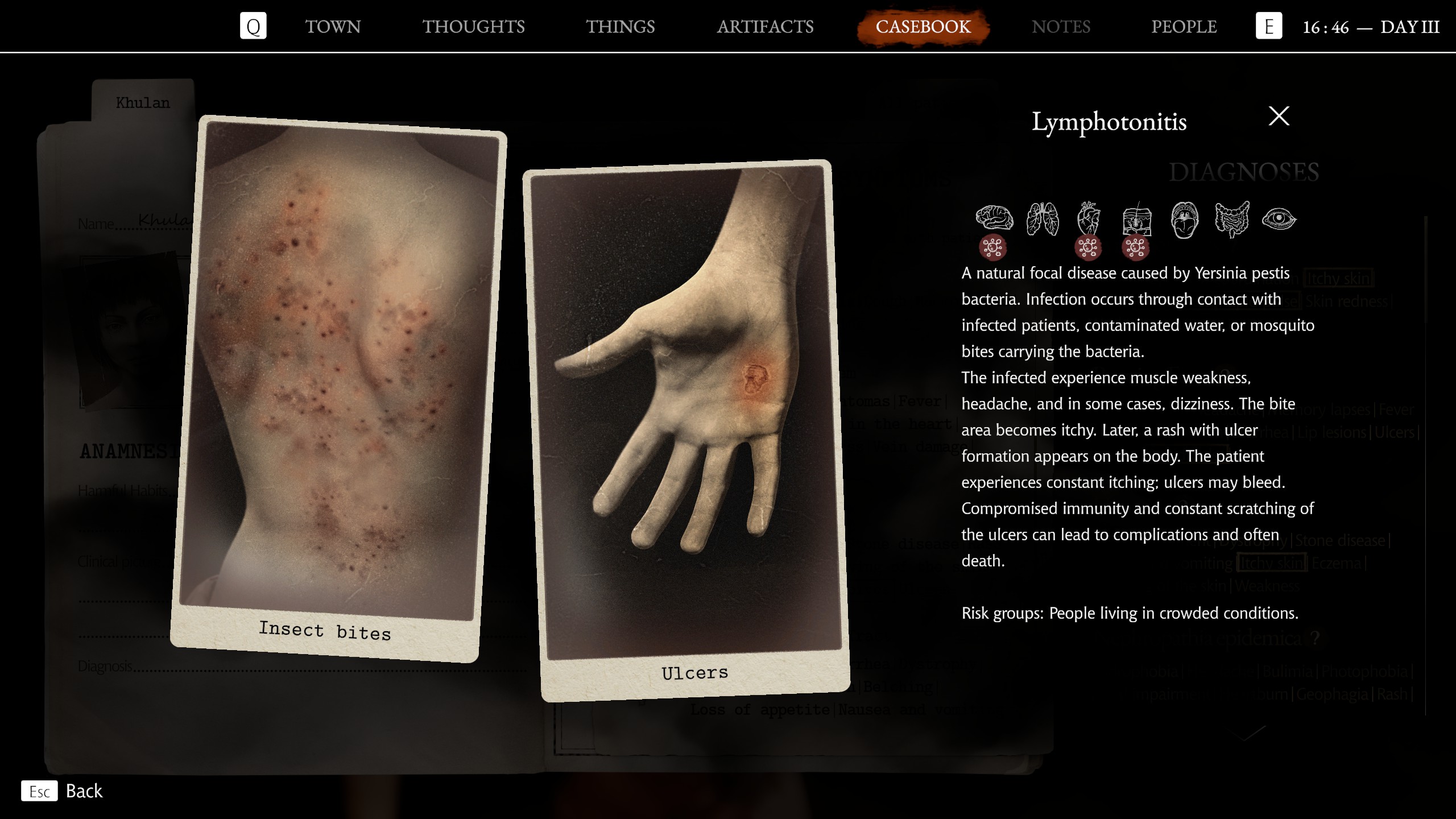Screen dimensions: 1456x819
Task: Go to the Things tab
Action: coord(621,27)
